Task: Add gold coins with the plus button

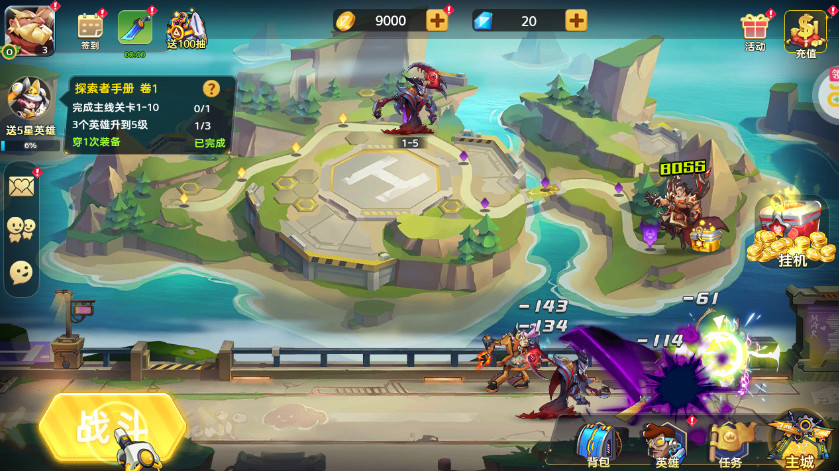Action: pos(437,20)
